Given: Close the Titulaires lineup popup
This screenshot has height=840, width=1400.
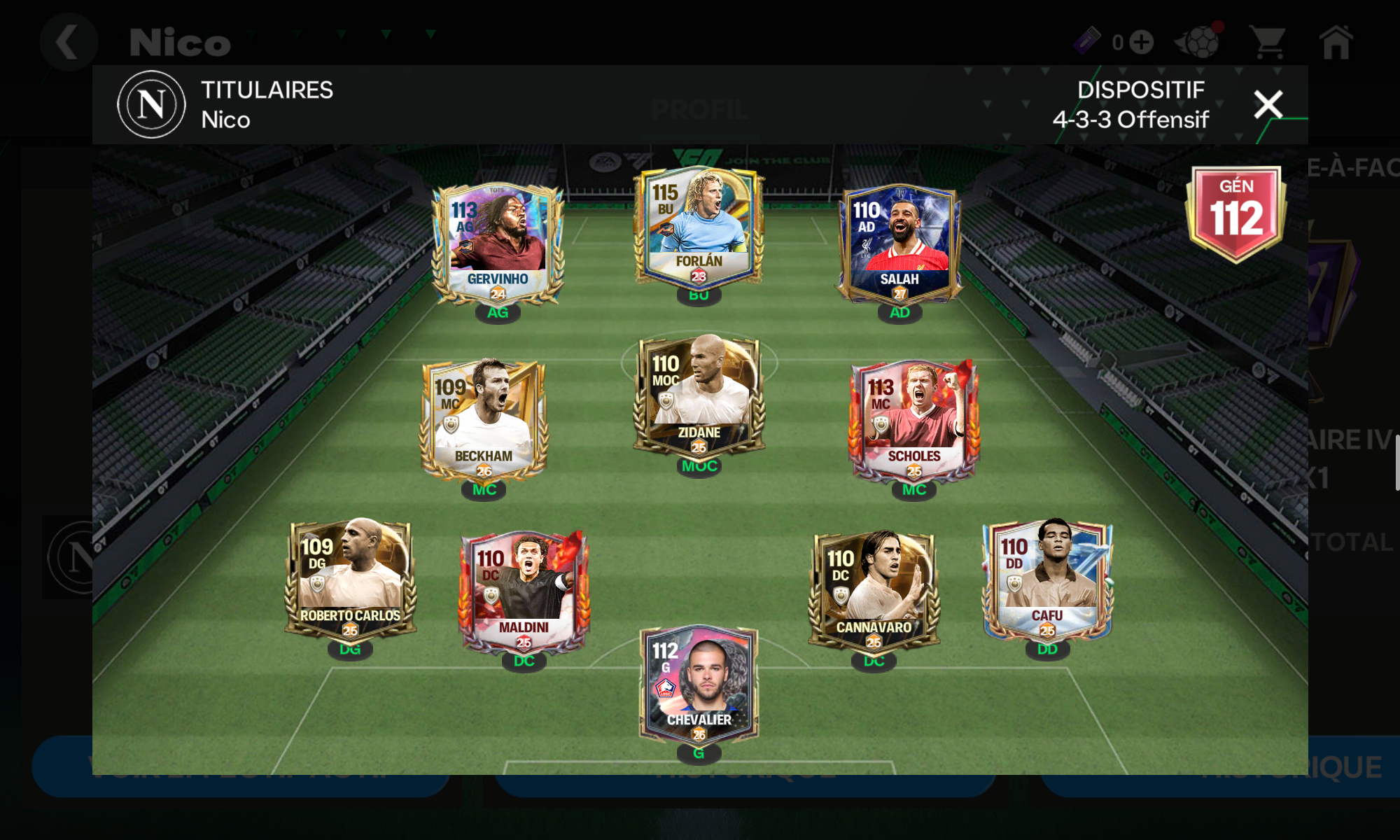Looking at the screenshot, I should pyautogui.click(x=1268, y=105).
